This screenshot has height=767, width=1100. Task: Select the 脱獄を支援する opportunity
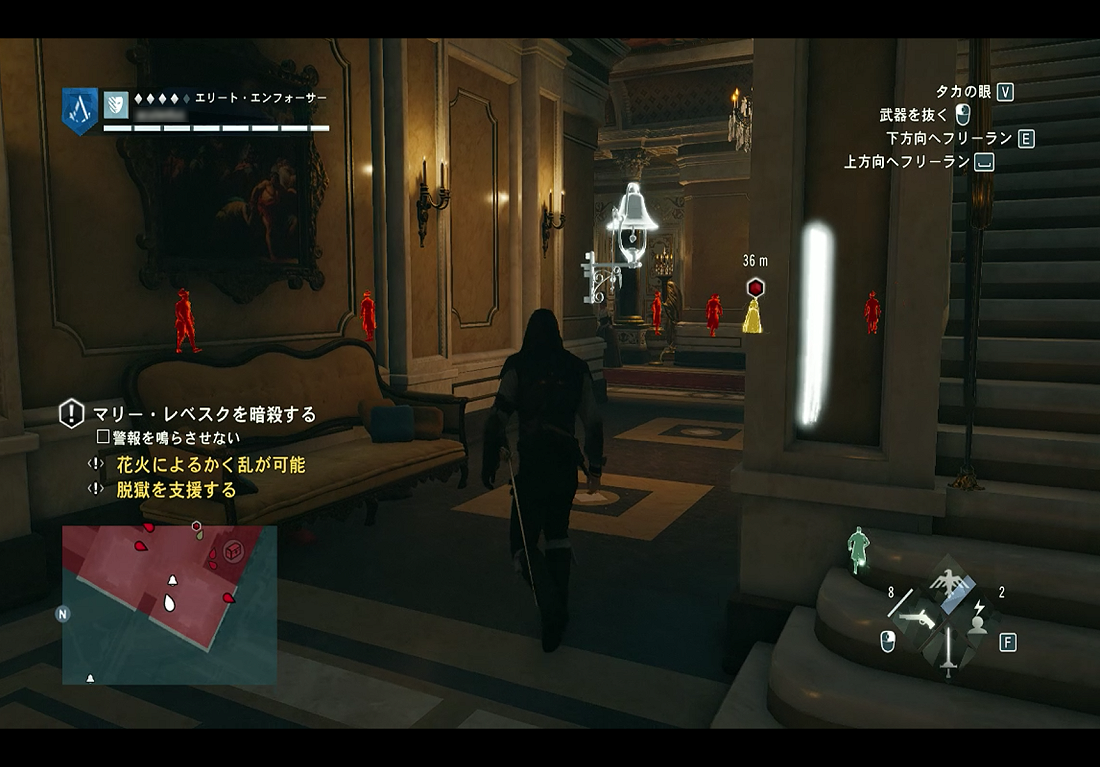click(x=176, y=489)
